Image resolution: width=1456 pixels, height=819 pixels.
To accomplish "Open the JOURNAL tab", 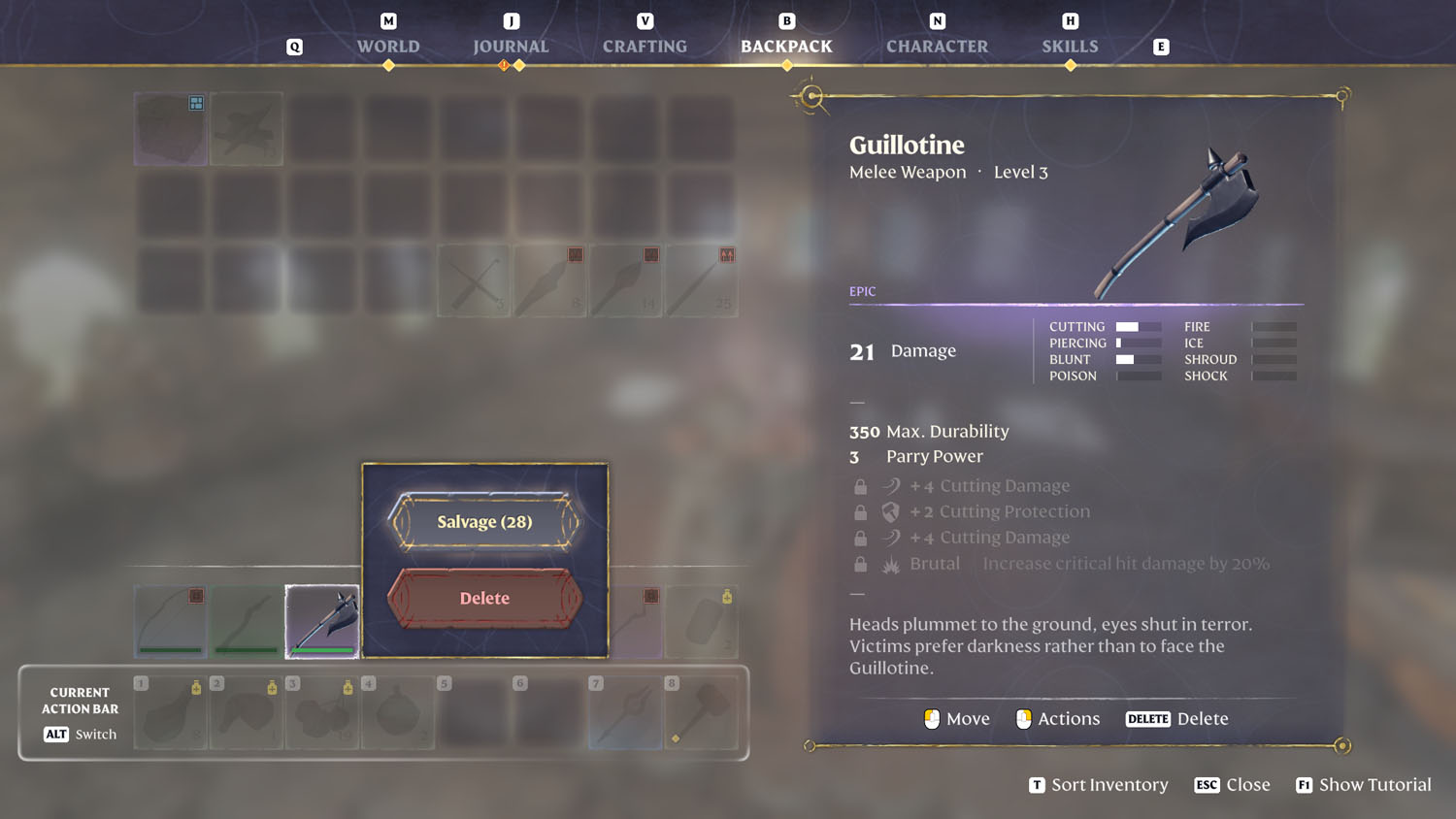I will (510, 46).
